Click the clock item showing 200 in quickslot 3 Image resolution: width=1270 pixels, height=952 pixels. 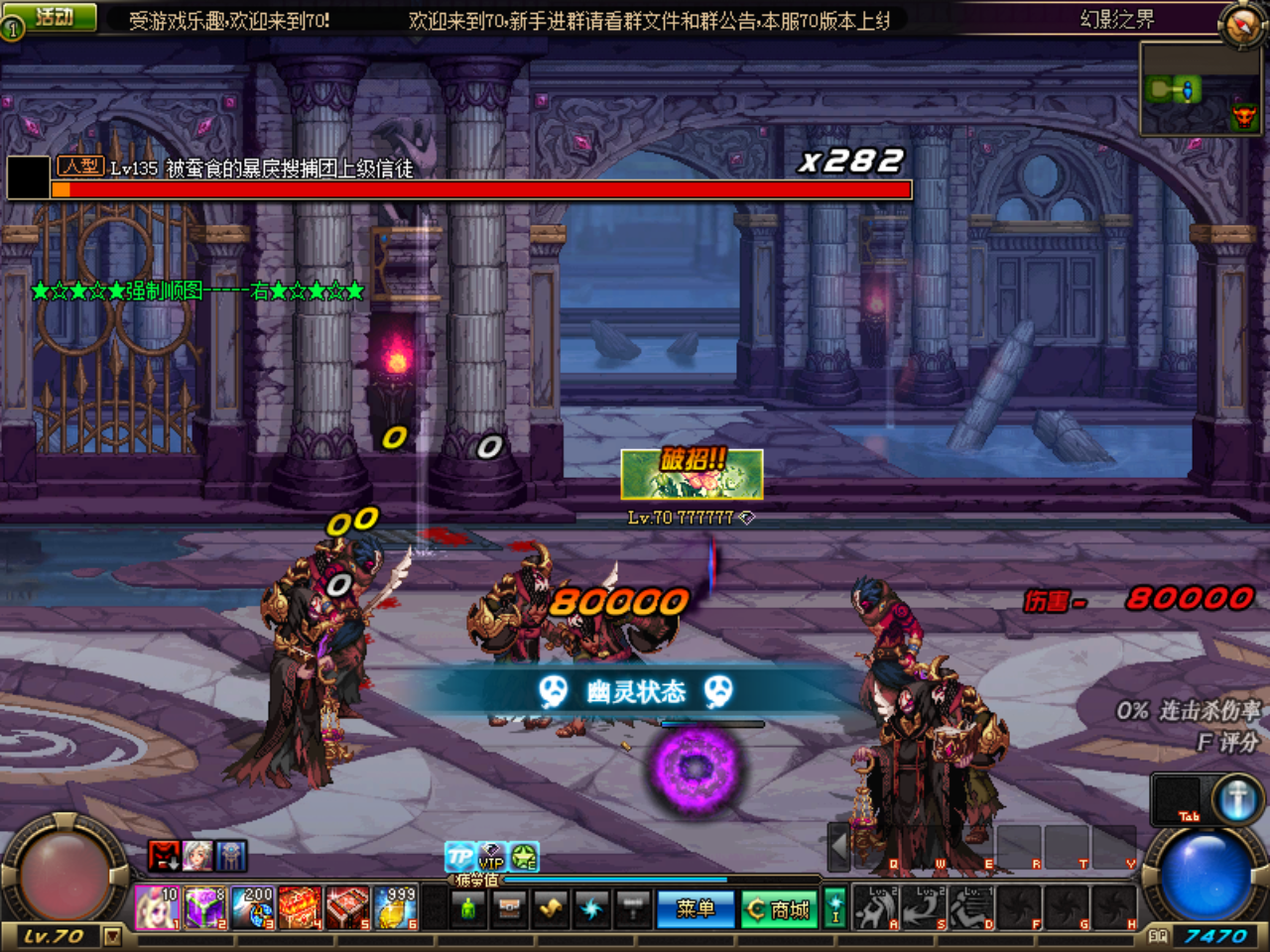pos(250,906)
